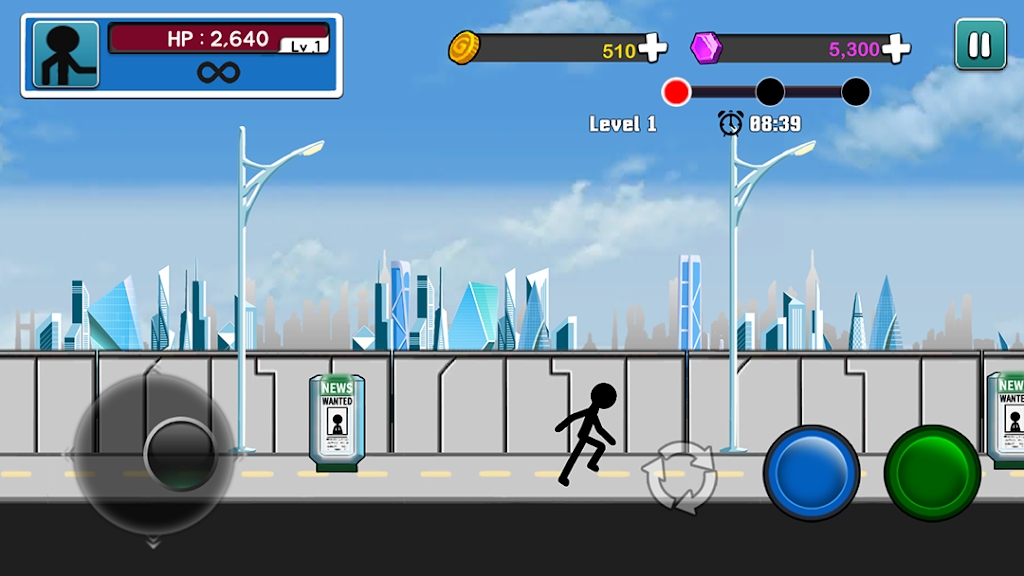Click the stickman character portrait

(66, 54)
